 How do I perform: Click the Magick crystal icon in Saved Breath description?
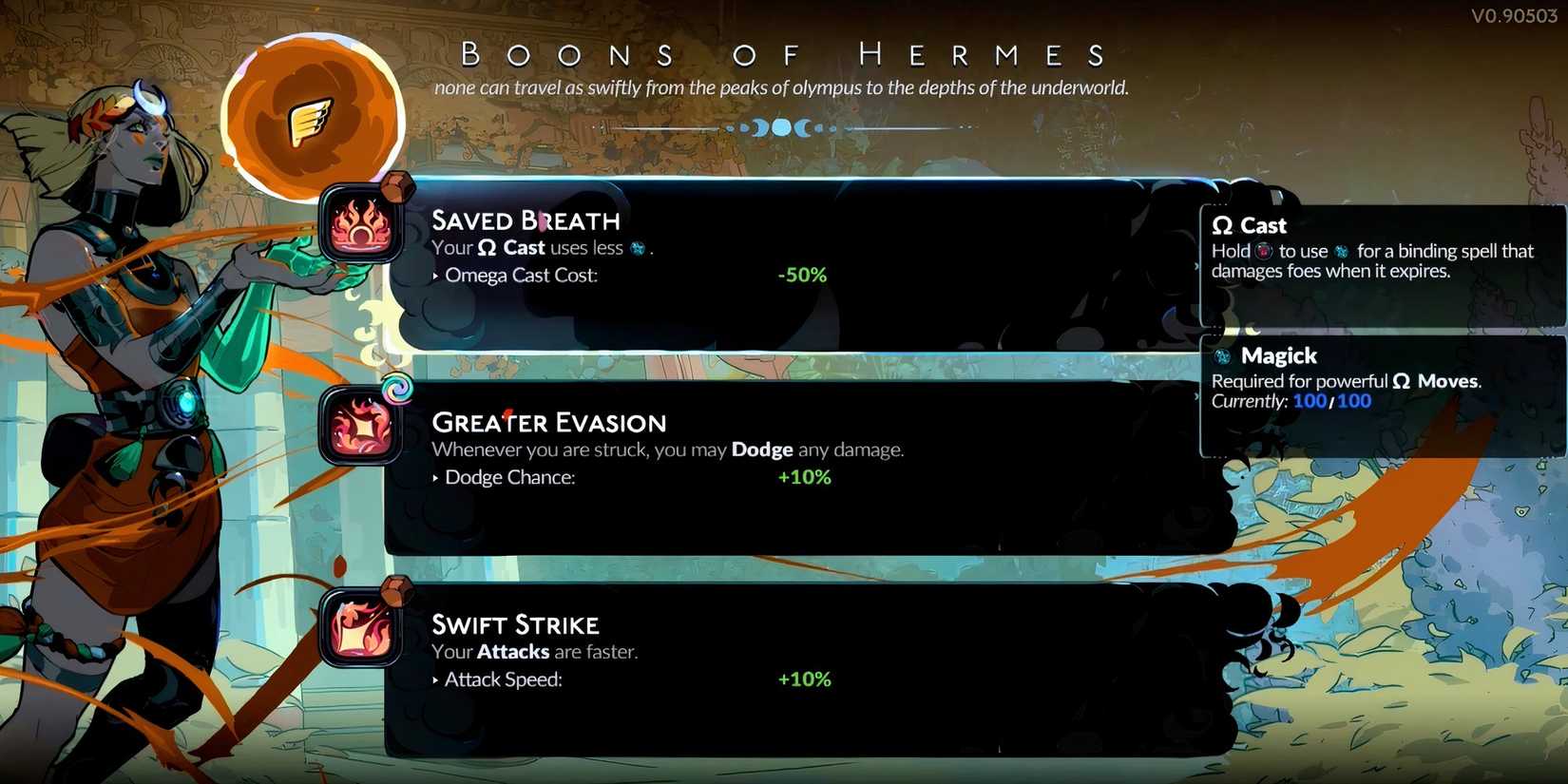[635, 248]
